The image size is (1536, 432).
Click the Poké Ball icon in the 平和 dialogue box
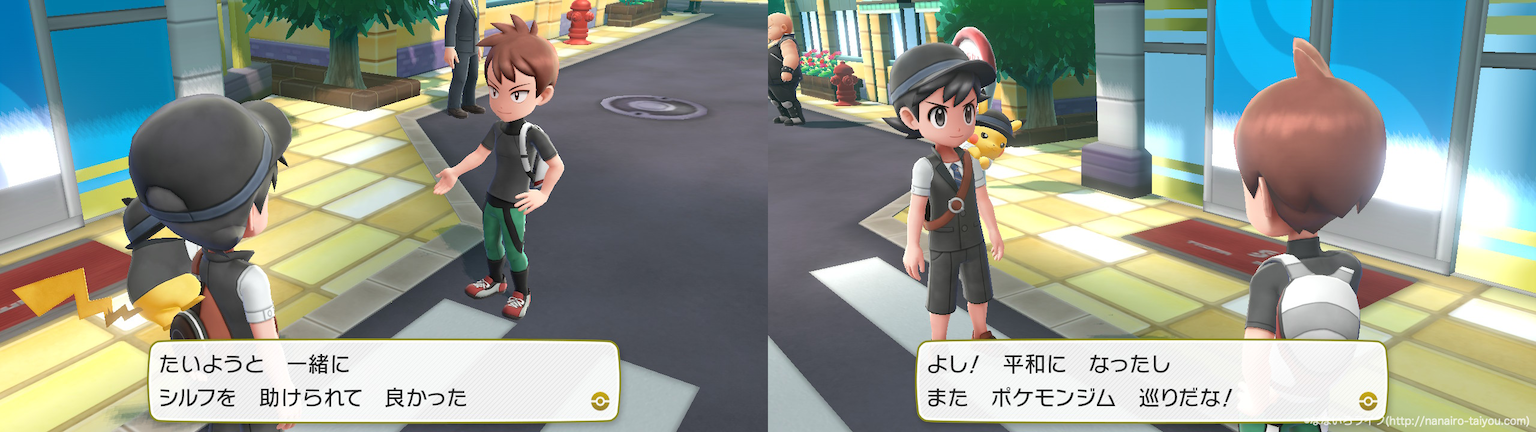[1366, 397]
